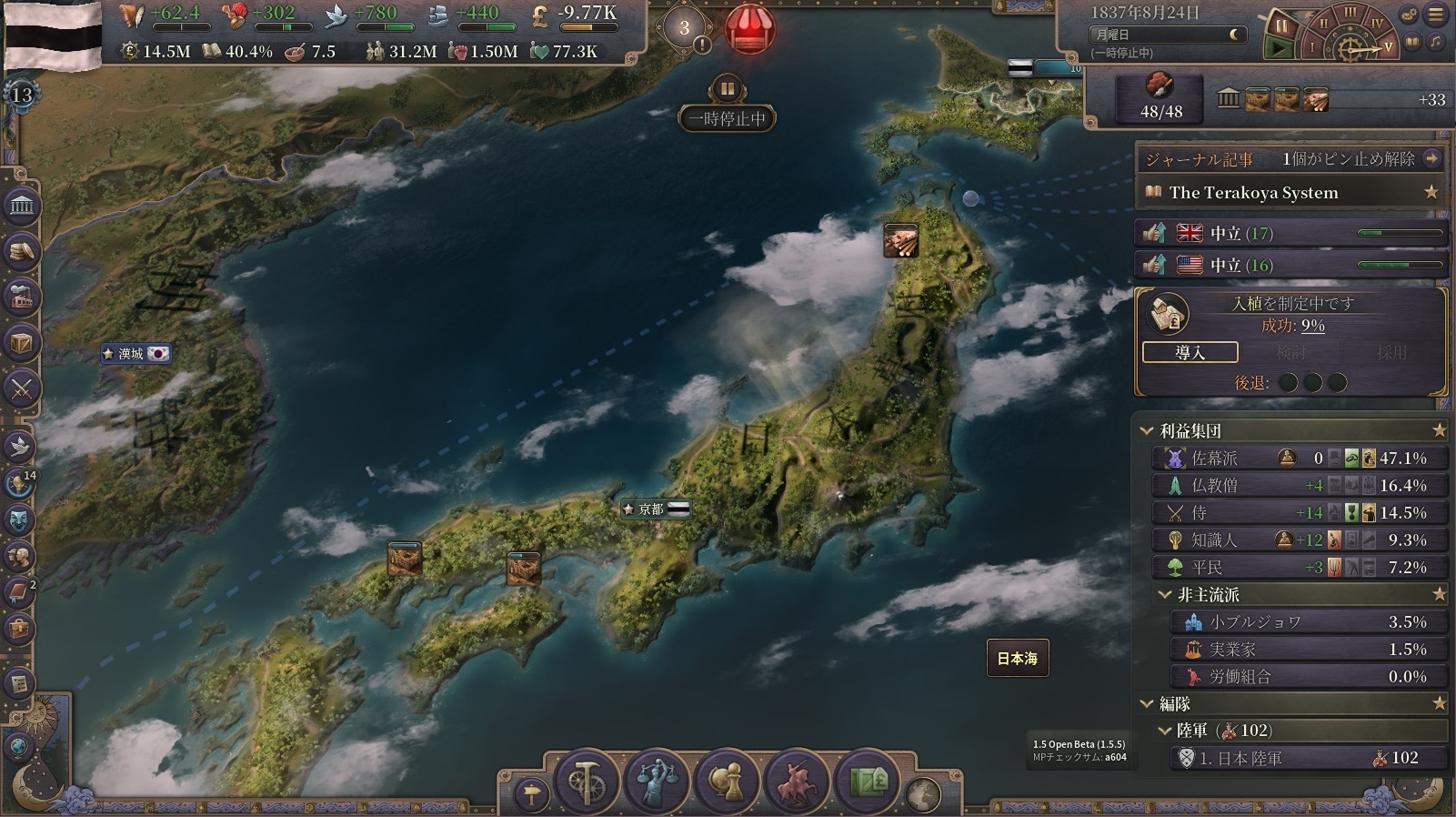Open the military panel with the crossed swords icon
This screenshot has height=817, width=1456.
click(x=22, y=388)
